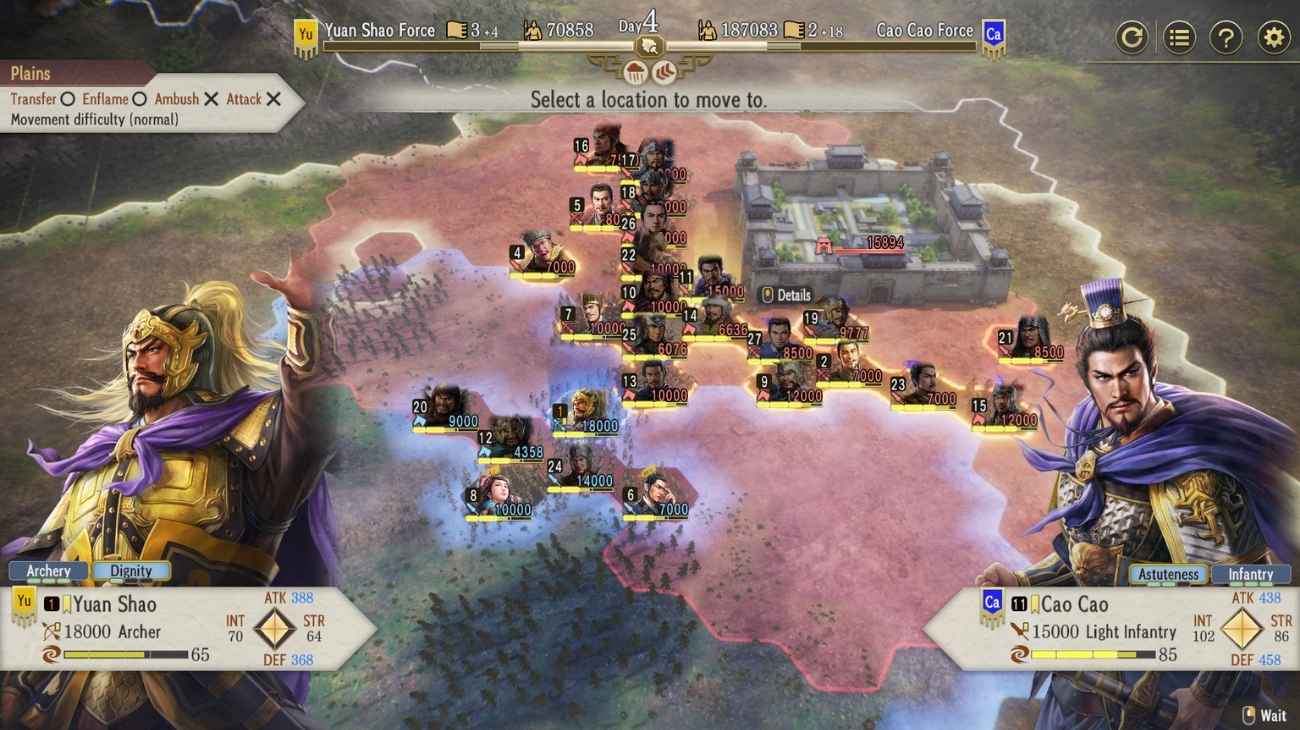Click the Ambush X marker in terrain panel
The image size is (1300, 730).
coord(209,100)
